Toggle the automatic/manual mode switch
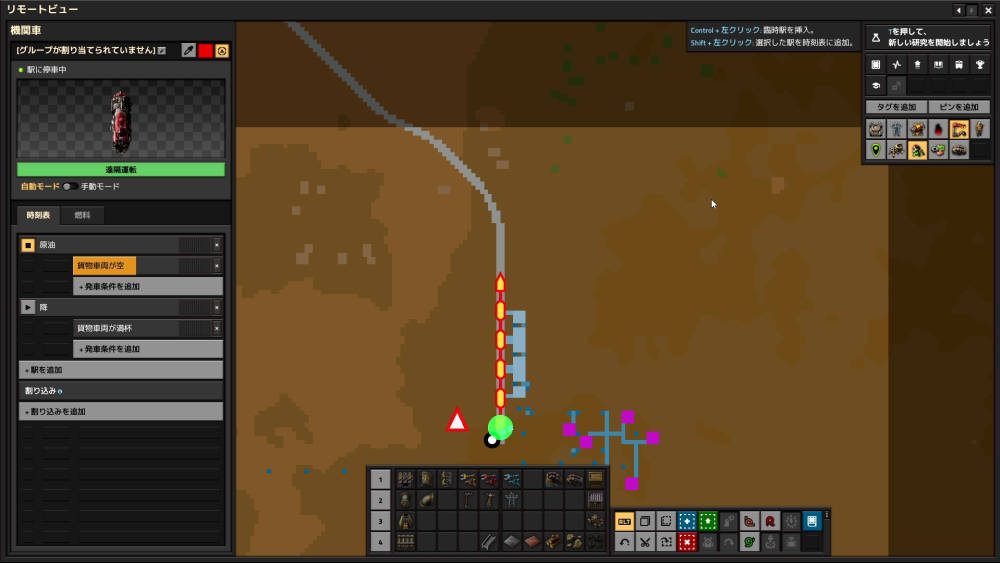This screenshot has width=1000, height=563. click(70, 187)
